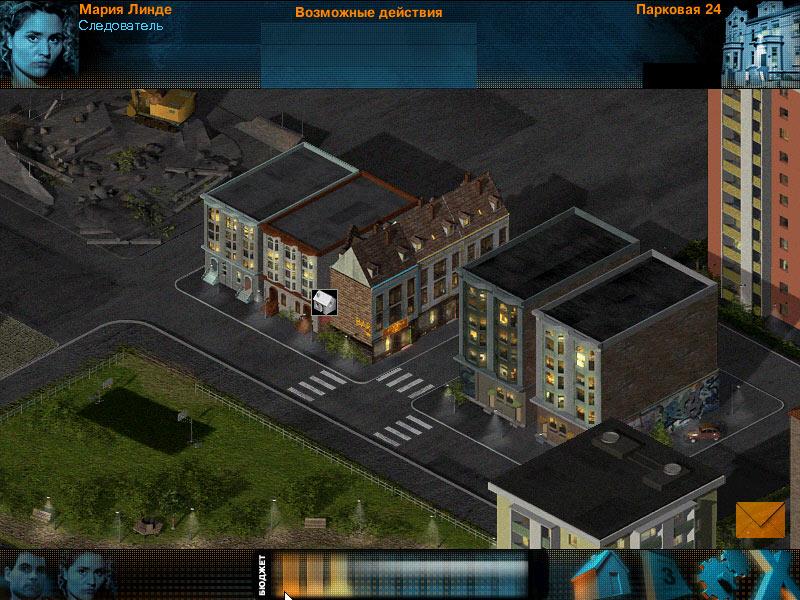Image resolution: width=800 pixels, height=600 pixels.
Task: Open the house icon in bottom toolbar
Action: [604, 575]
